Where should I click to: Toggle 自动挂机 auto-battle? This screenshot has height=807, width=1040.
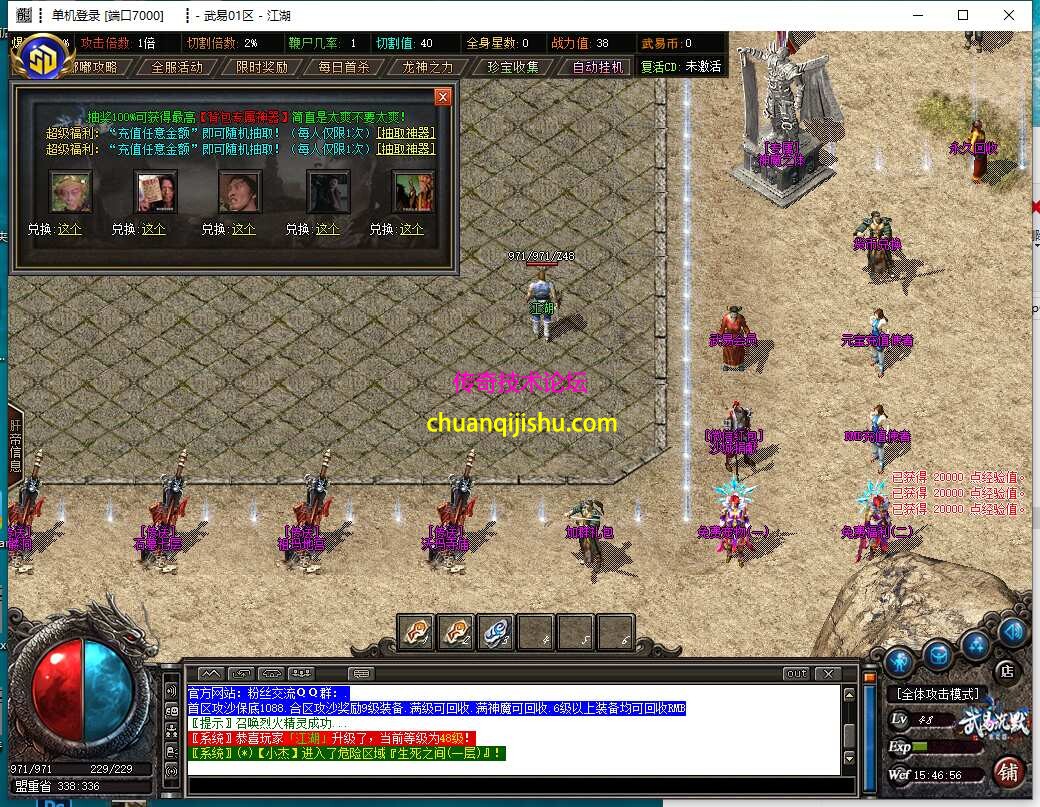[x=598, y=67]
